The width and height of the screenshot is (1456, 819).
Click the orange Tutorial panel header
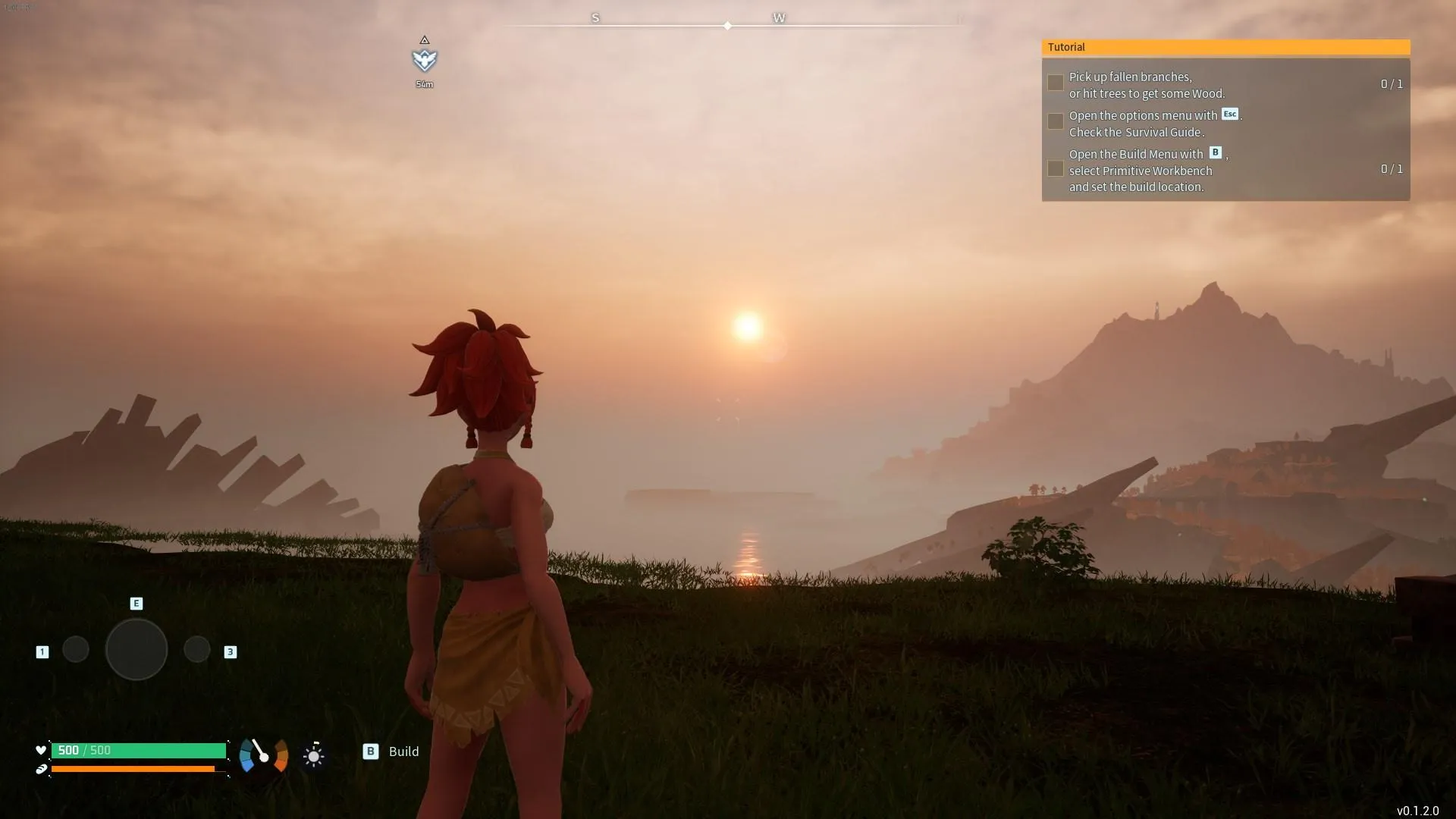(x=1225, y=47)
